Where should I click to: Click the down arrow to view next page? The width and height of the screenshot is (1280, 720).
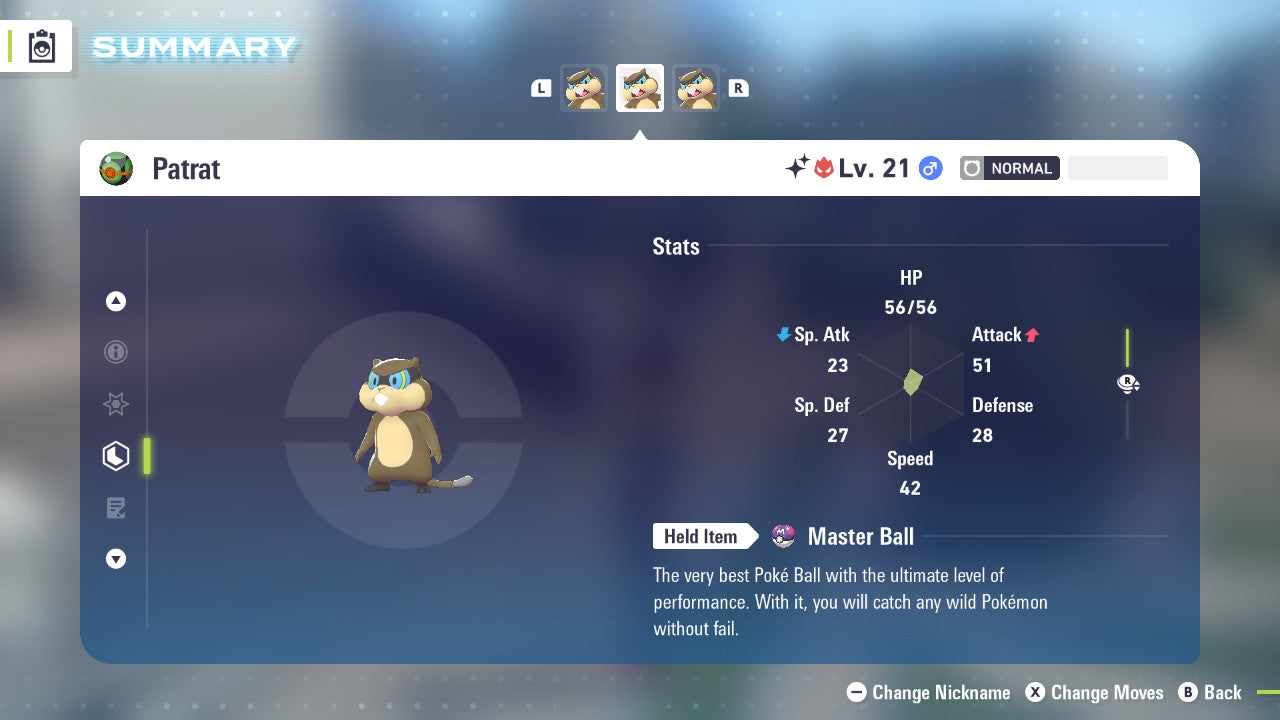click(116, 559)
